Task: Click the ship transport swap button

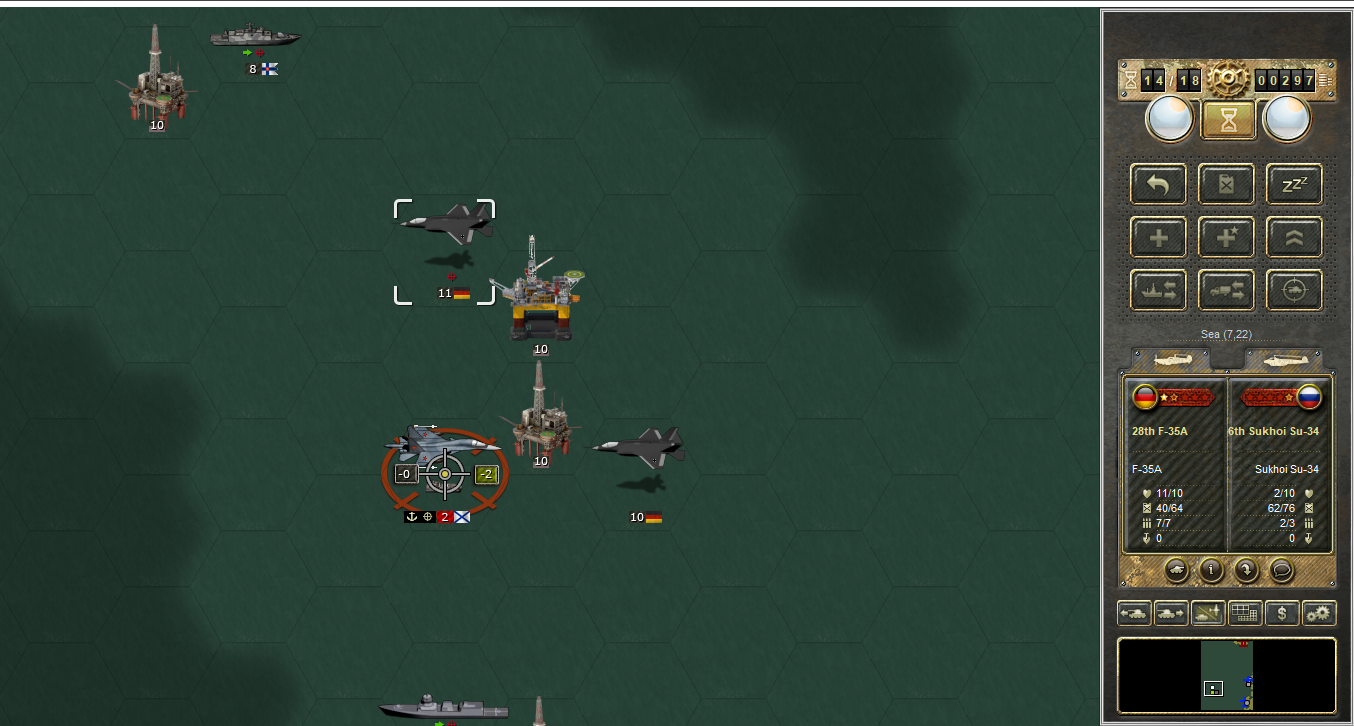Action: (1159, 290)
